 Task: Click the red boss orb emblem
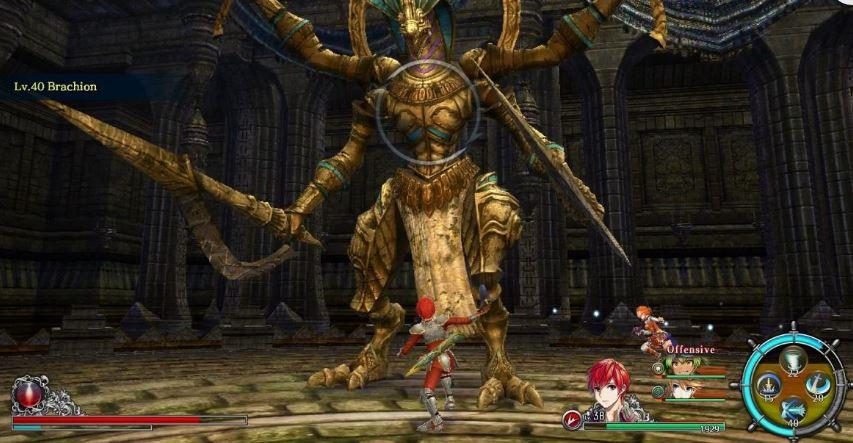26,393
